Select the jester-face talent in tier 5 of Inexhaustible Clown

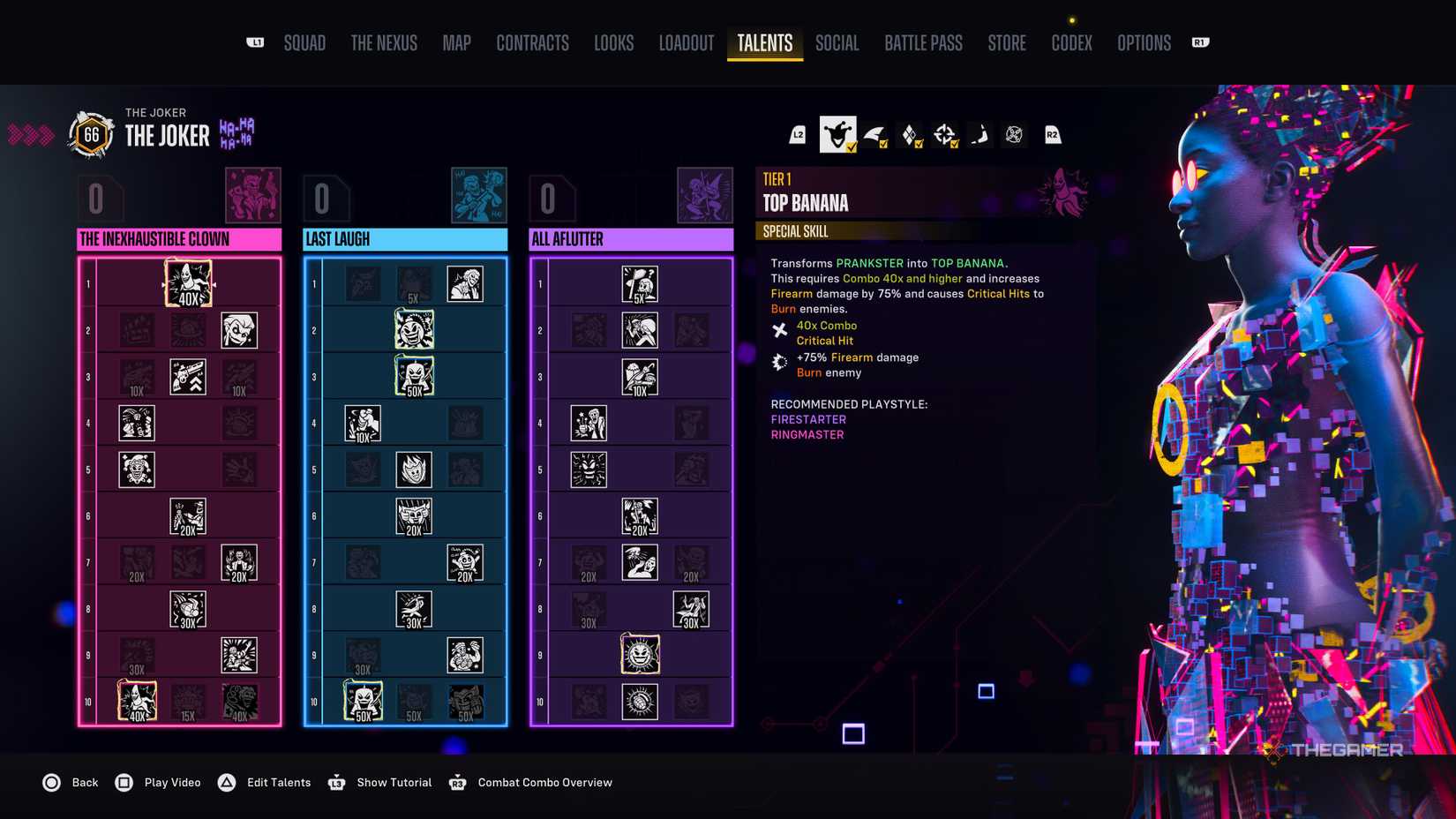(x=136, y=468)
